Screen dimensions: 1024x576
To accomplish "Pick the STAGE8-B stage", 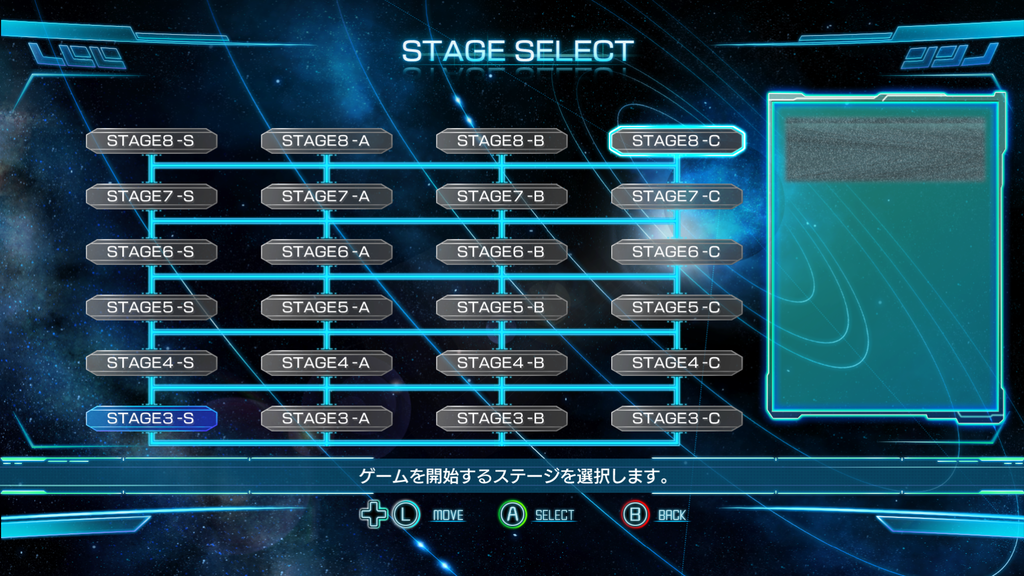I will pos(501,141).
